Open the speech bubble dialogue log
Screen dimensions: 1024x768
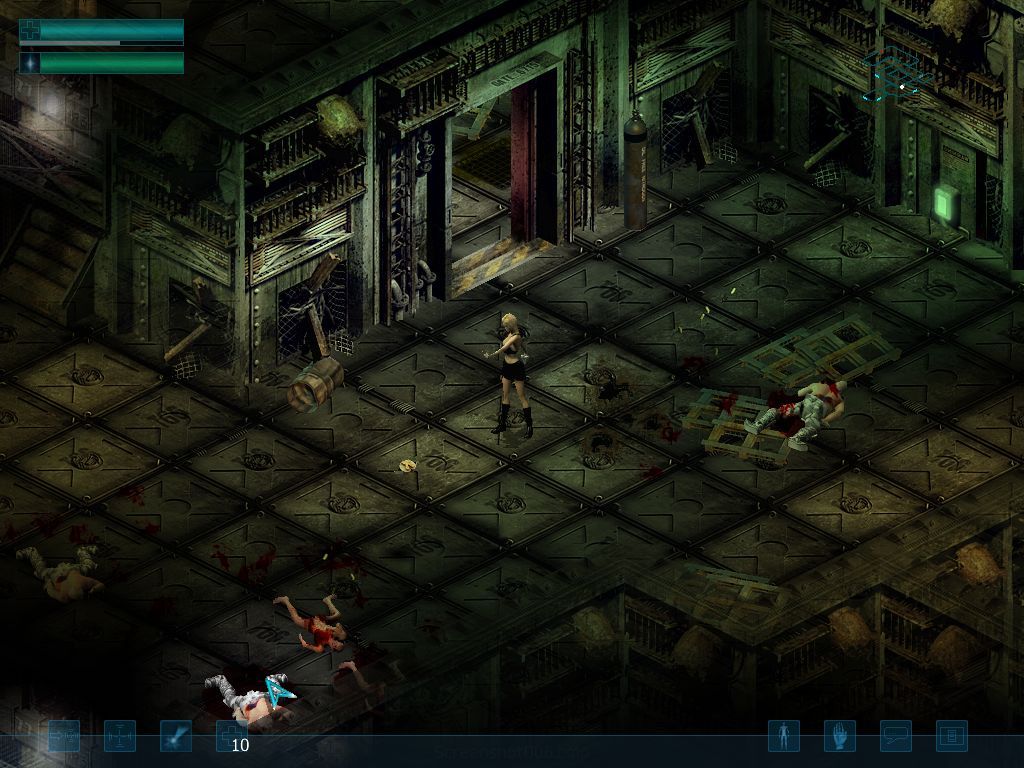895,737
